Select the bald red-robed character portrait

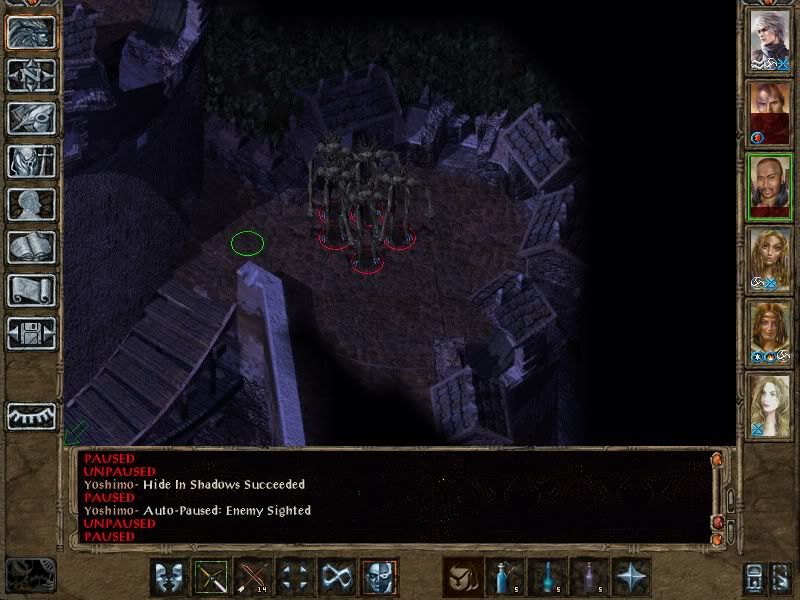pyautogui.click(x=771, y=113)
